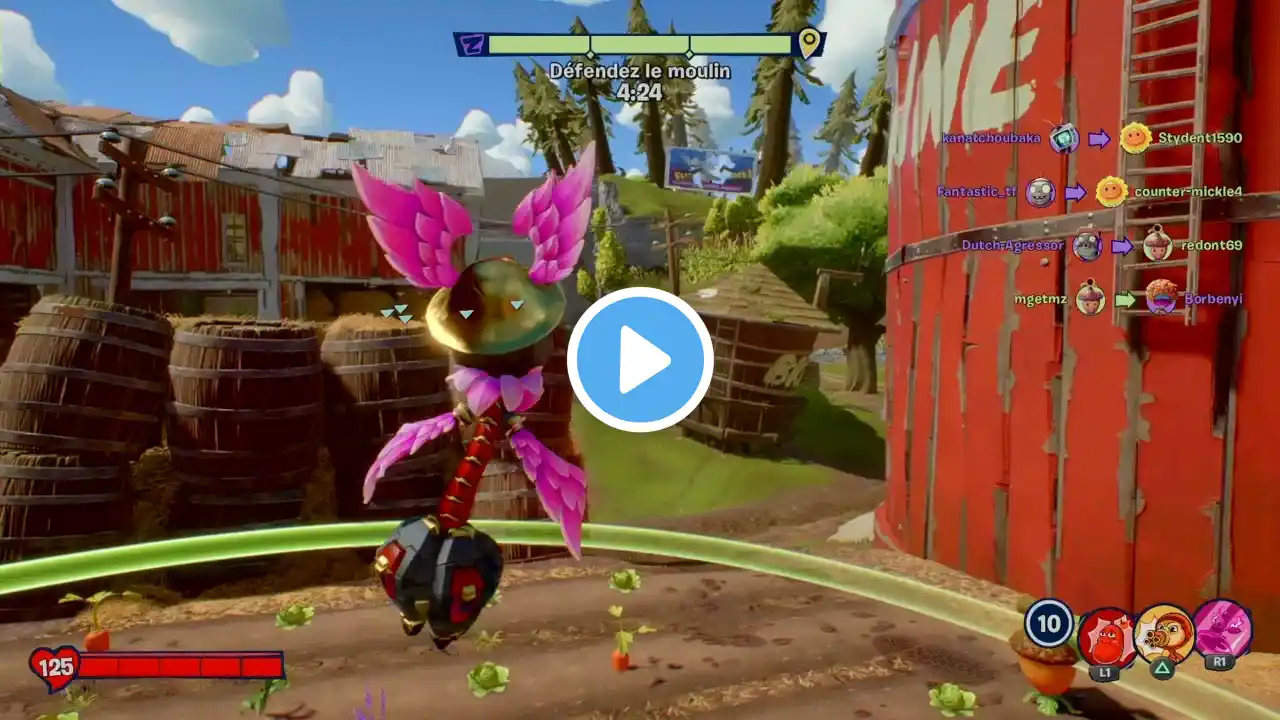Play the video with the center button
The height and width of the screenshot is (720, 1280).
(640, 360)
